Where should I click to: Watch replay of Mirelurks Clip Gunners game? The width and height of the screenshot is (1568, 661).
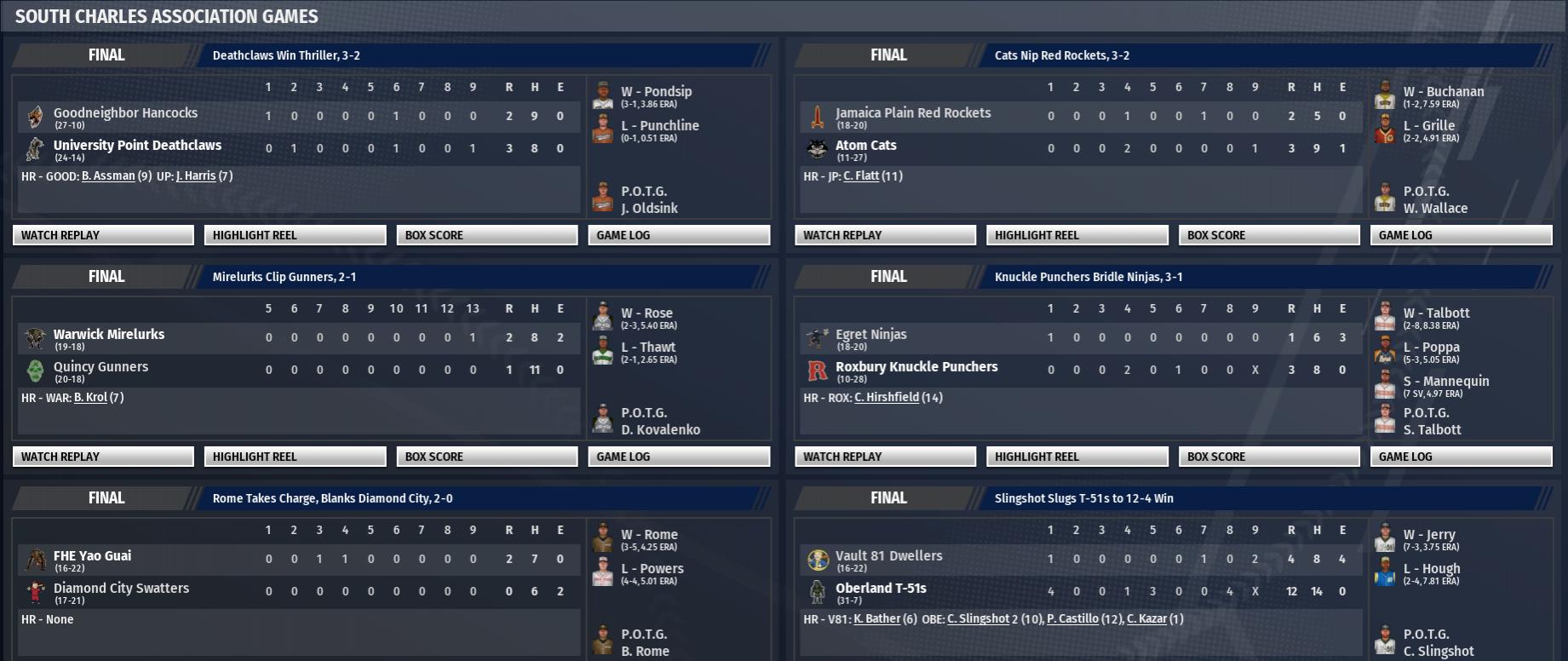click(103, 457)
